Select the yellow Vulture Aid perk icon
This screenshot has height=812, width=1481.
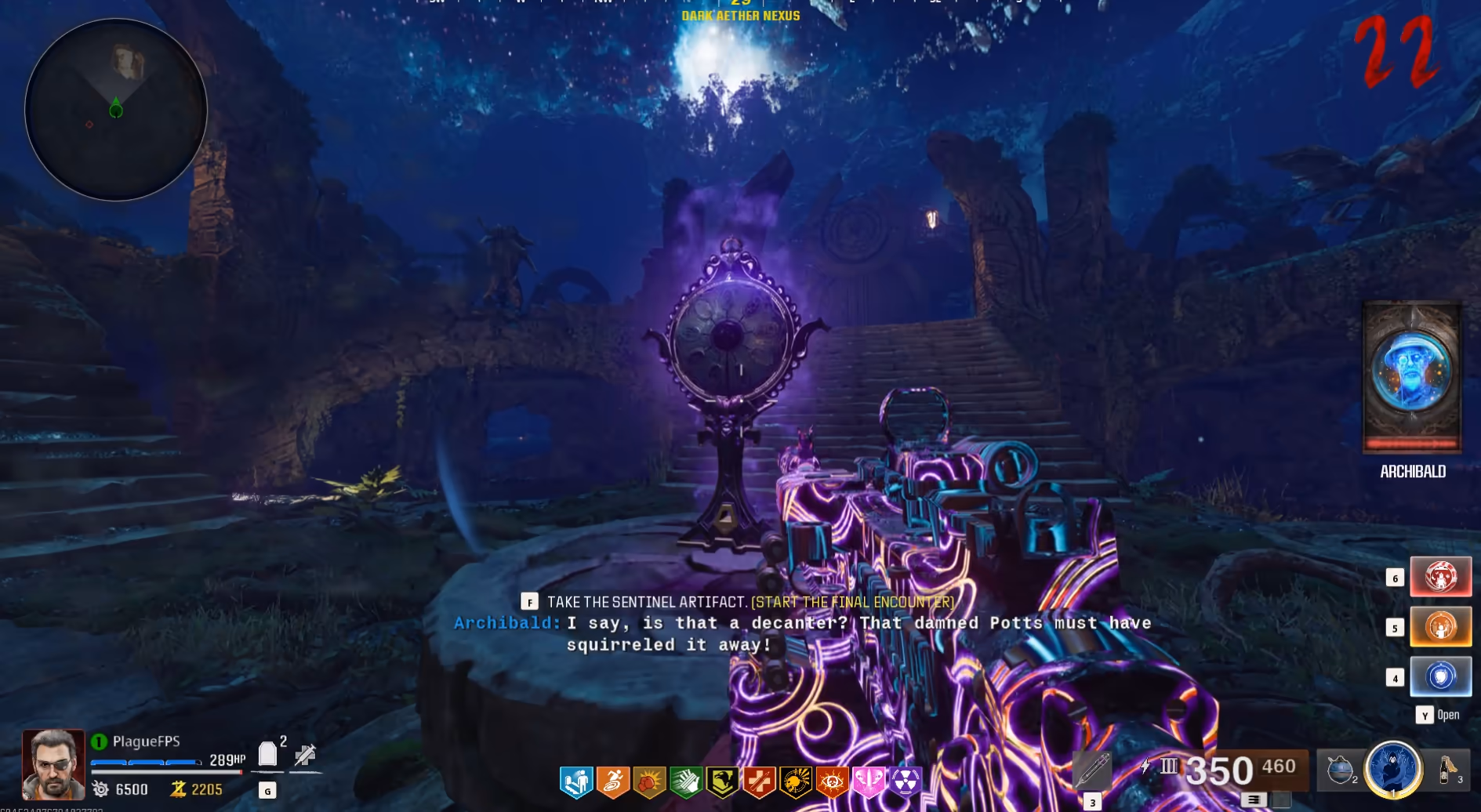coord(722,781)
